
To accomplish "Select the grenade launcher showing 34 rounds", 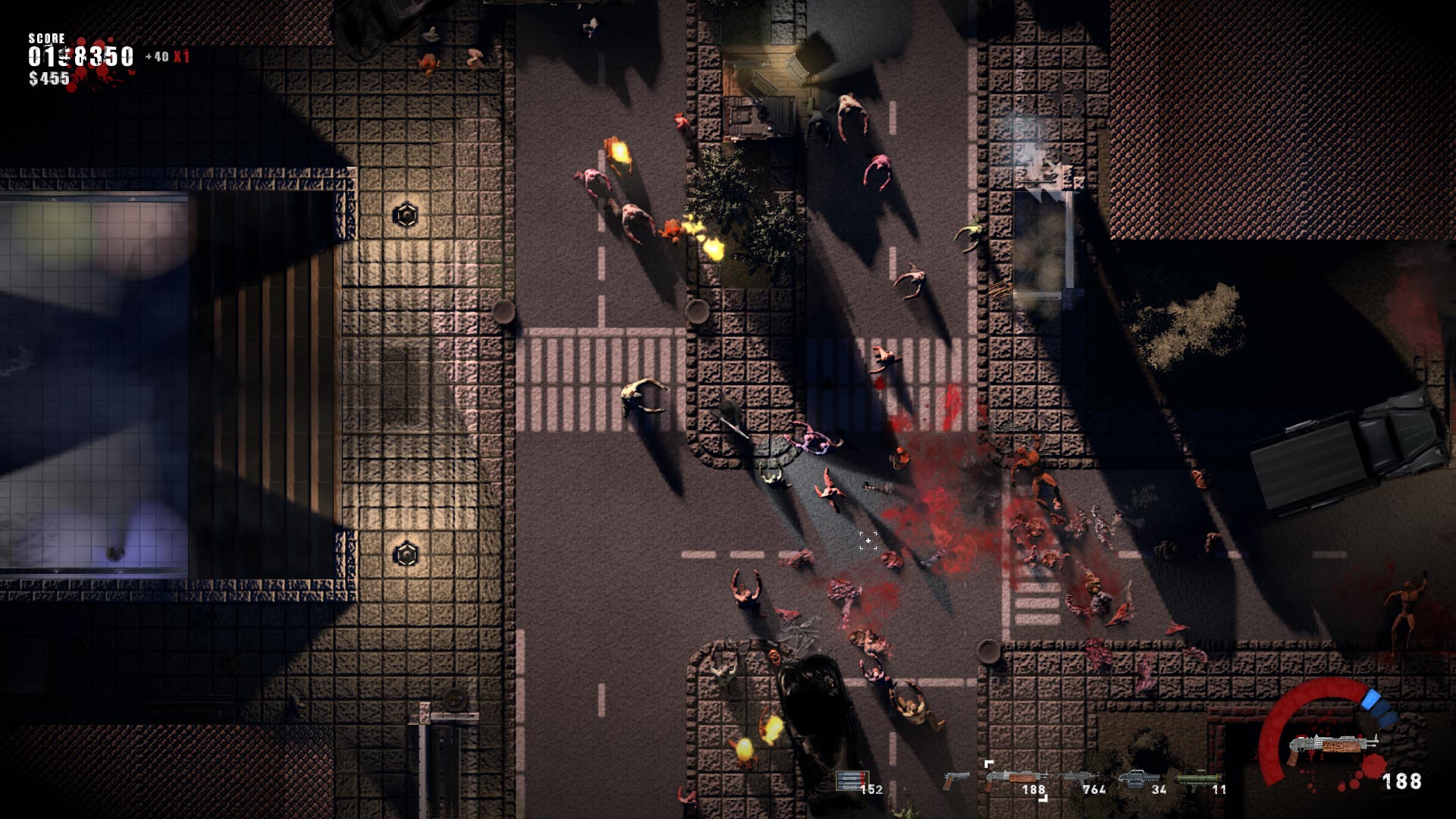I will tap(1132, 779).
